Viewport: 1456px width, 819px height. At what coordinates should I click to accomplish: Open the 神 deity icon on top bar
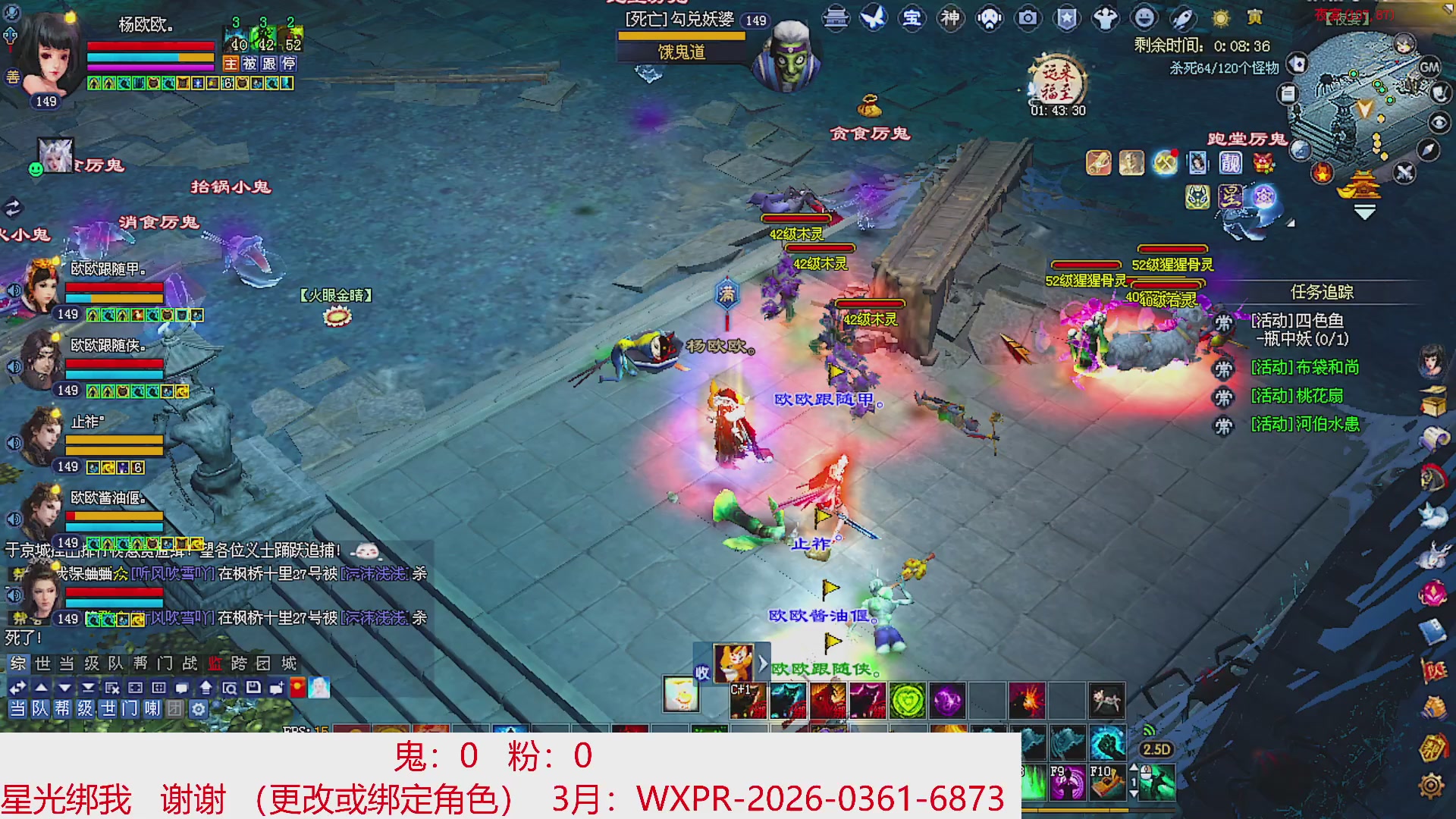click(951, 20)
